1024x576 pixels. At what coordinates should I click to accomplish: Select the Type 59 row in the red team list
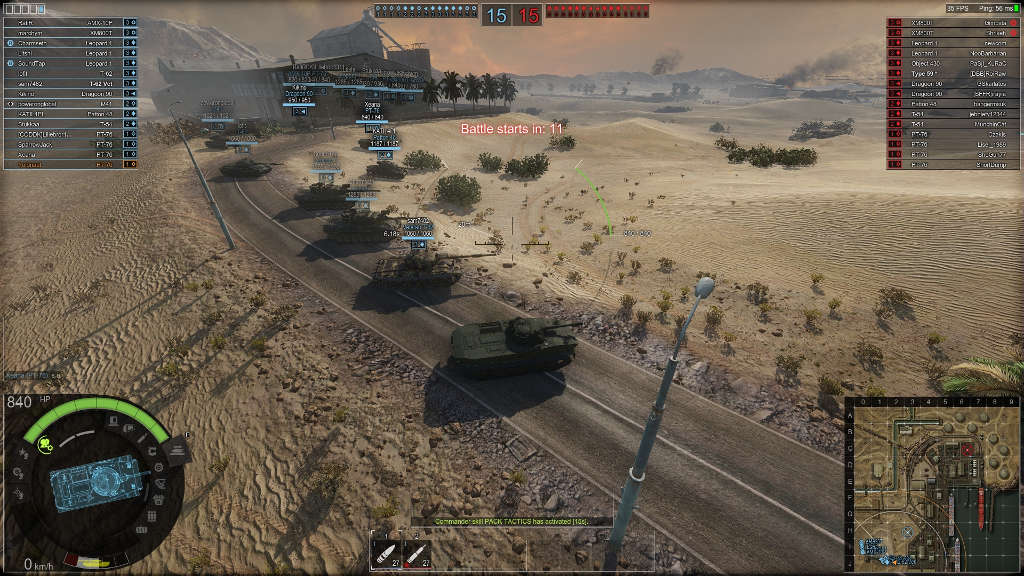pyautogui.click(x=953, y=74)
